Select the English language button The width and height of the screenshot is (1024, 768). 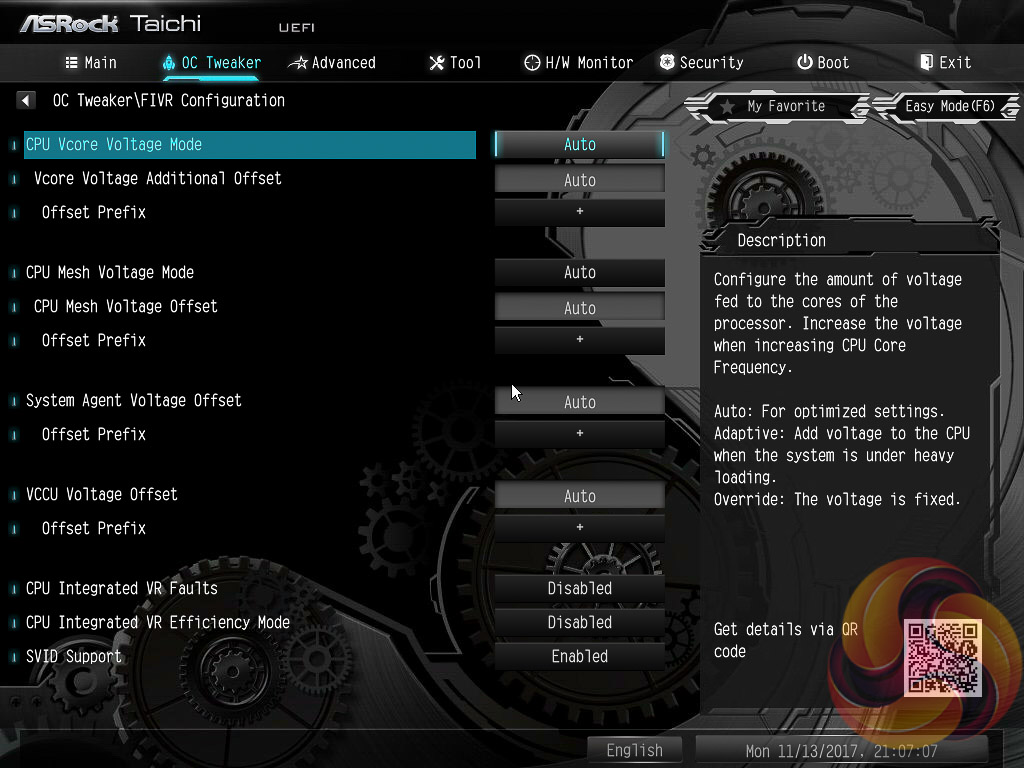634,750
